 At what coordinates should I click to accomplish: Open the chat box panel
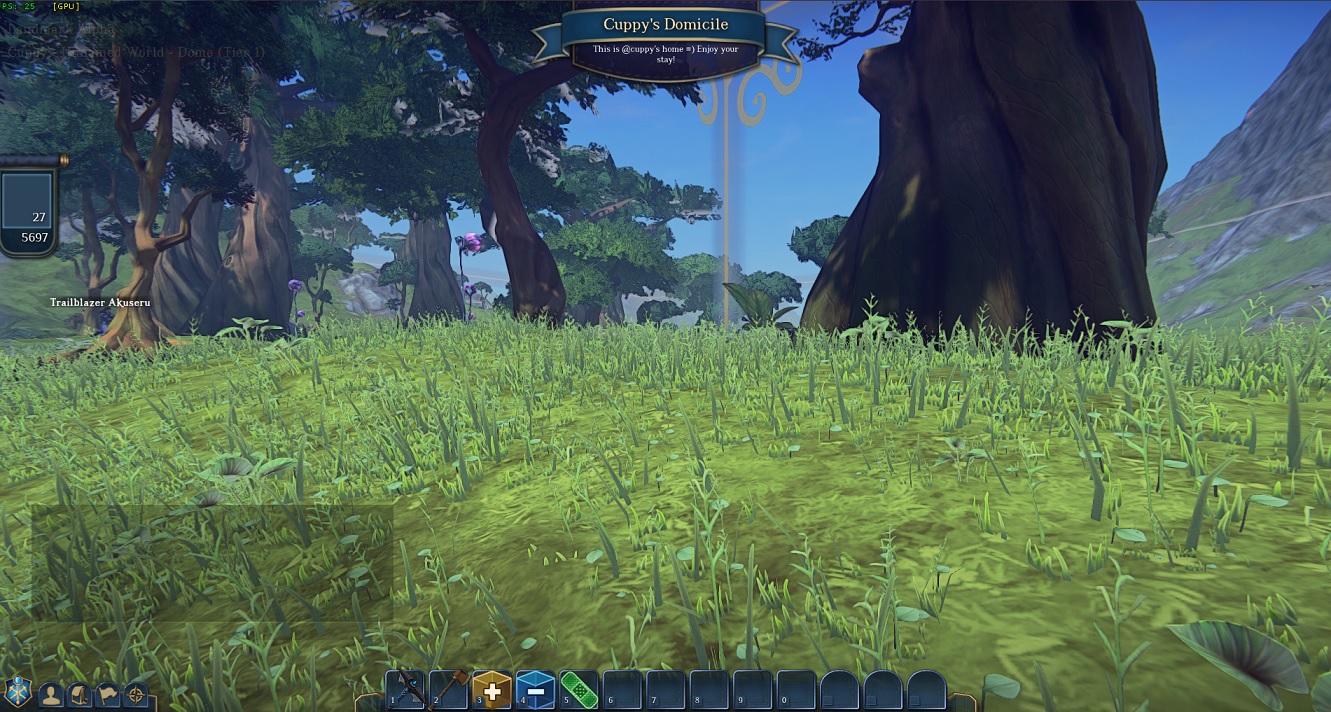click(x=212, y=562)
